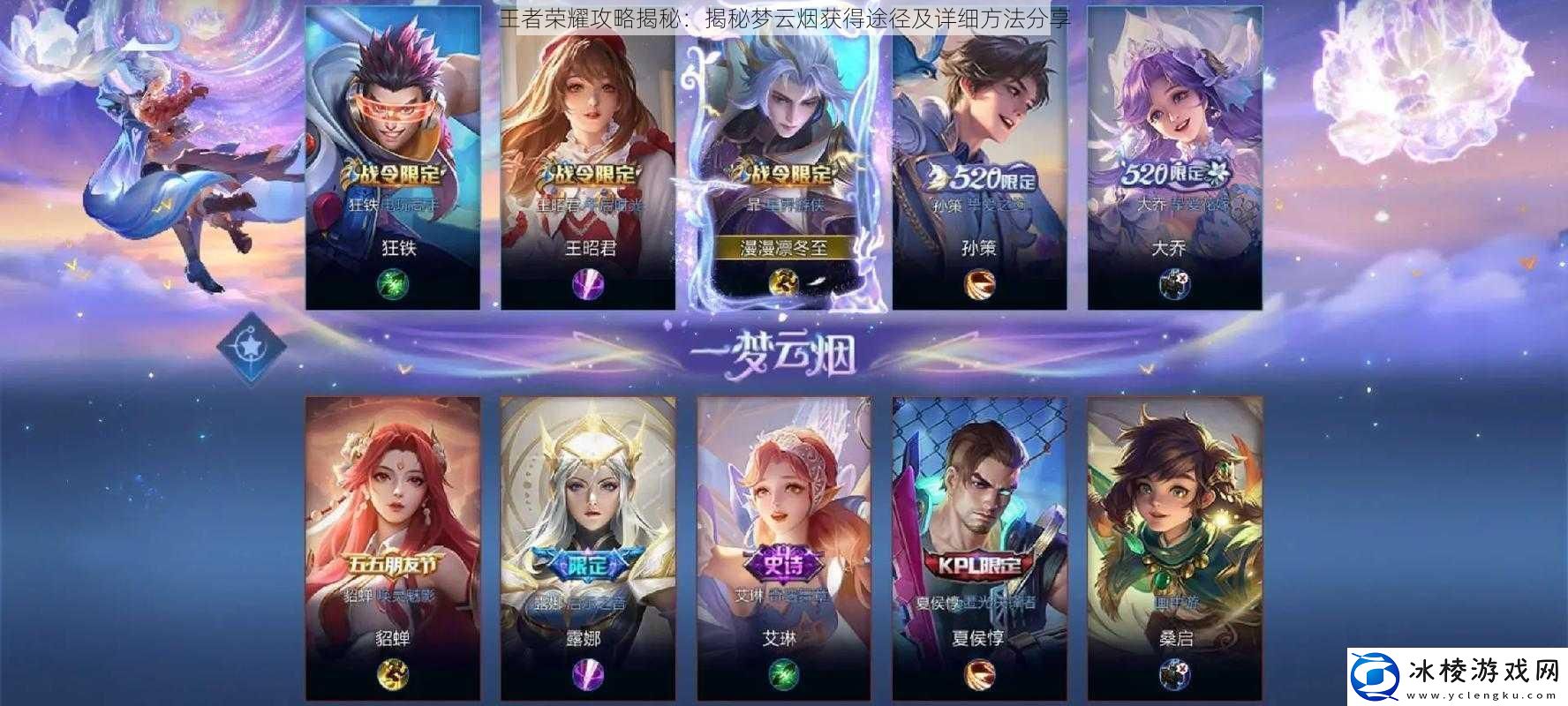The width and height of the screenshot is (1568, 706).
Task: Select 大乔's class icon
Action: coord(1177,284)
